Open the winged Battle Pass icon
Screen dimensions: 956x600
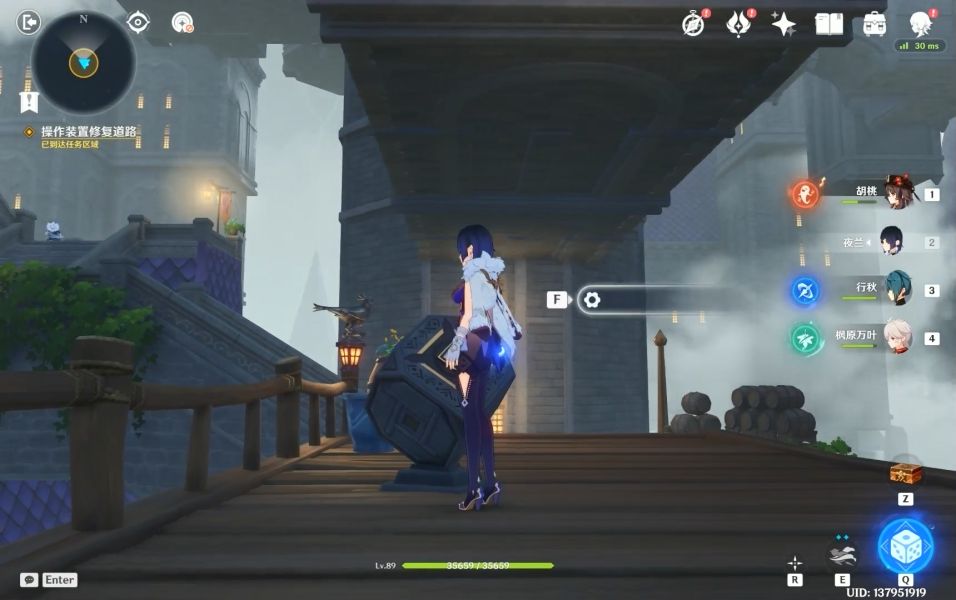(738, 24)
